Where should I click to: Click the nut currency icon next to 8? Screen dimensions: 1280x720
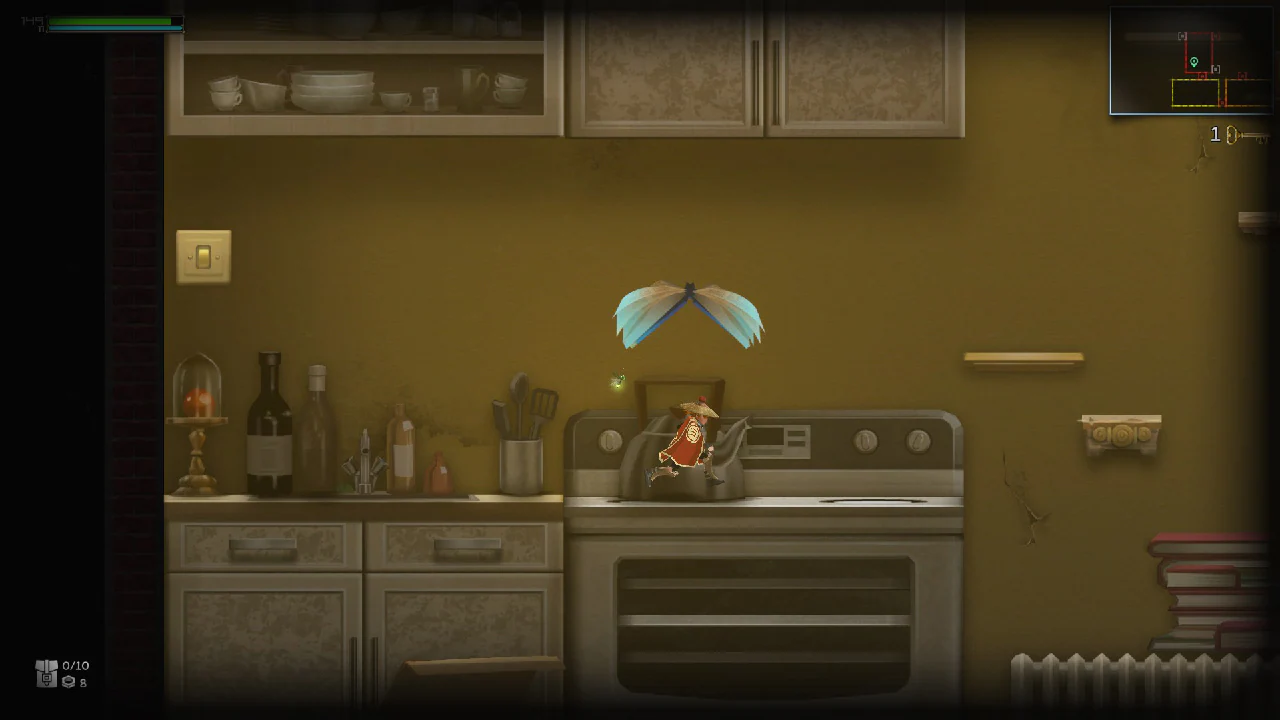point(68,682)
